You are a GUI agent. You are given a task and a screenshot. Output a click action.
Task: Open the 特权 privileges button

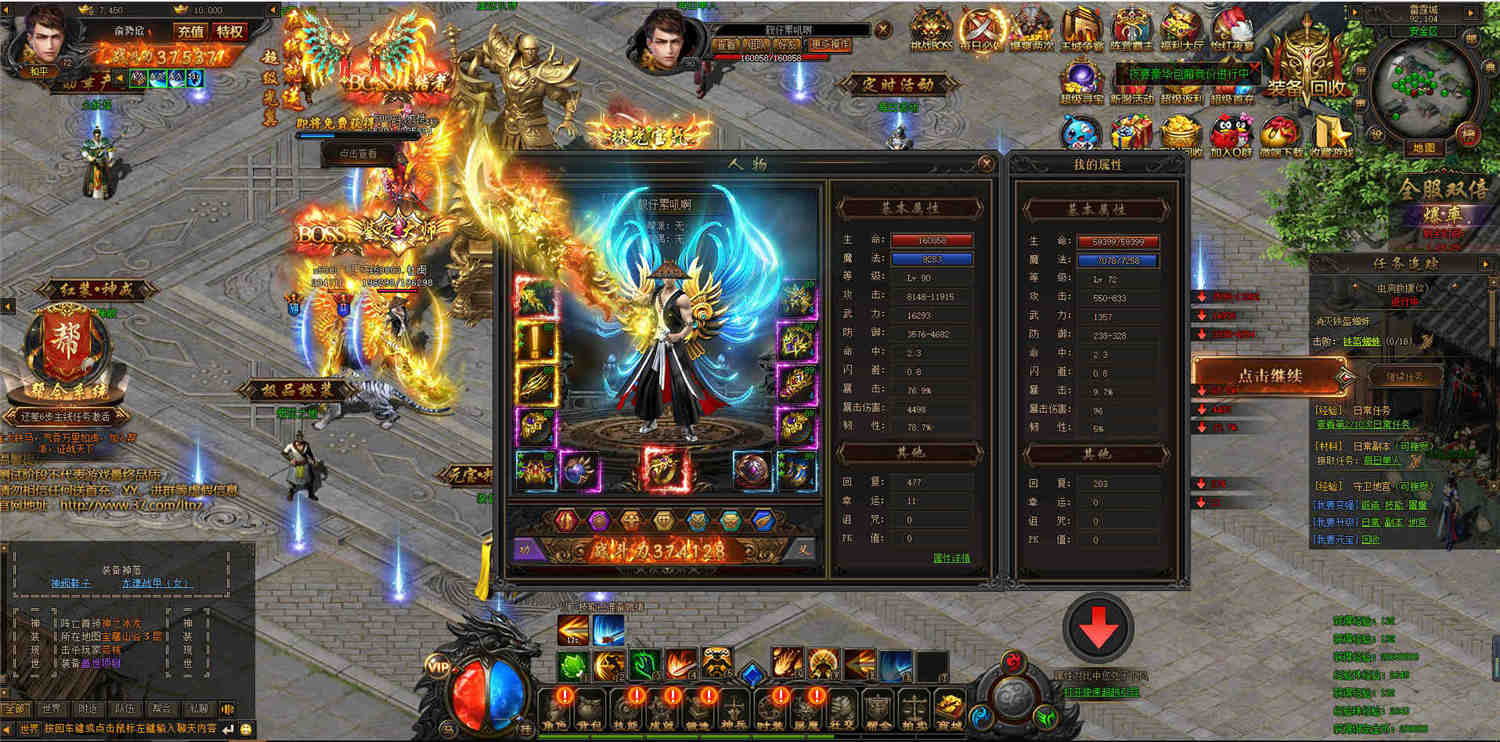pos(230,31)
